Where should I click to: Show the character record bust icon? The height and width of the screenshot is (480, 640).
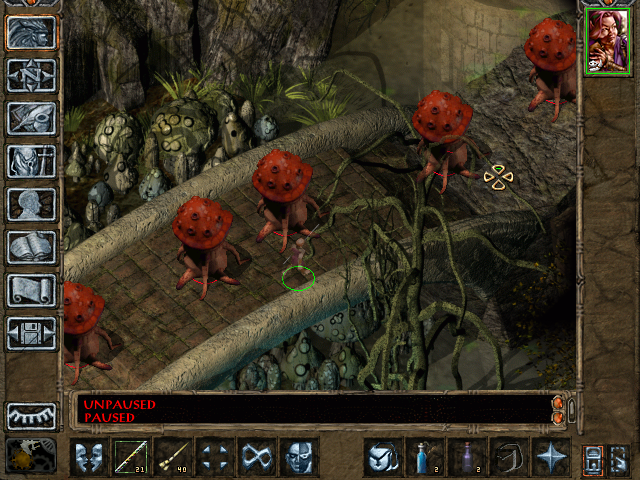point(31,204)
